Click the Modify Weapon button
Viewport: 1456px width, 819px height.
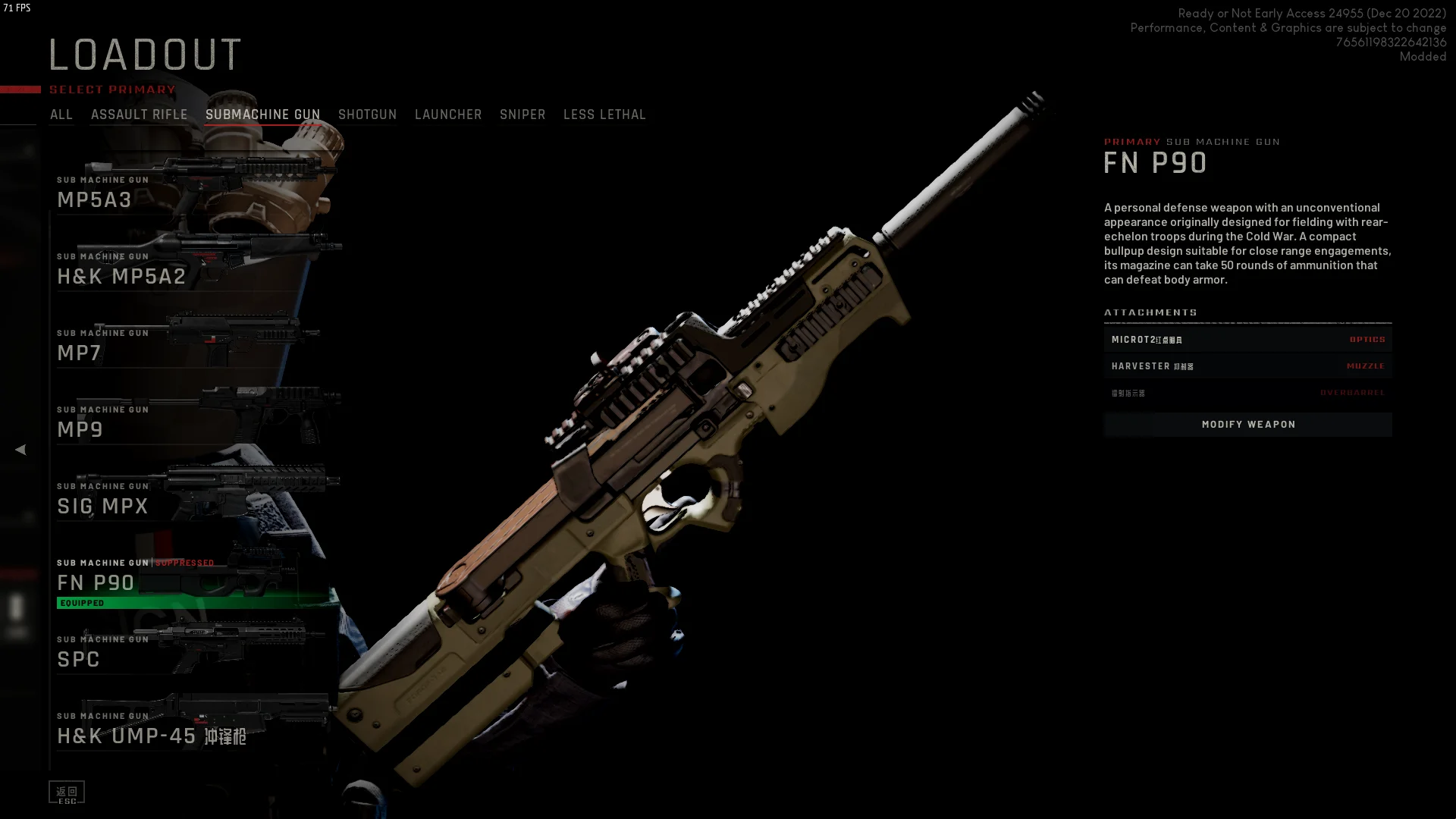coord(1247,425)
